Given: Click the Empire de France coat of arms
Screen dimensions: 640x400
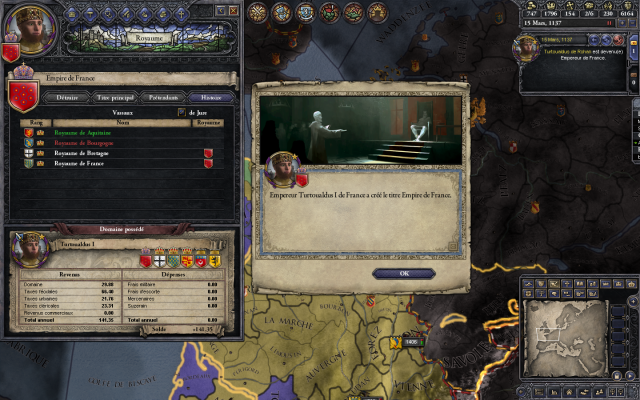Looking at the screenshot, I should click(x=22, y=94).
